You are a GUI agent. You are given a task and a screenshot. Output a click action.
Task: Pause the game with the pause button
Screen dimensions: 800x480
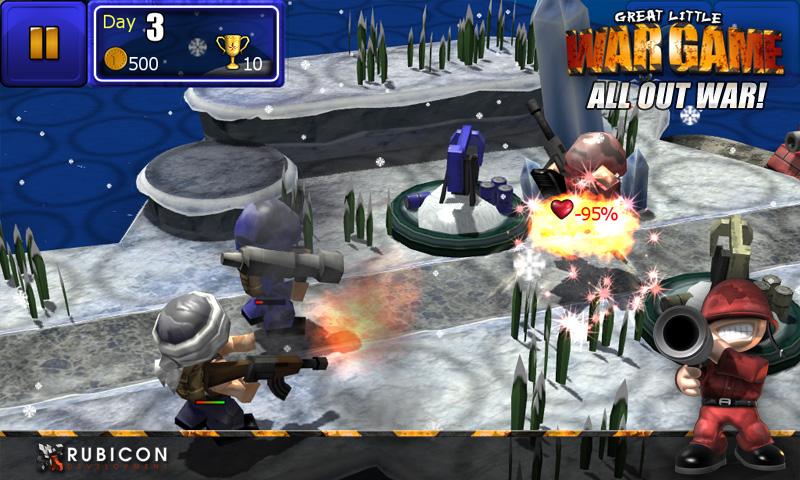click(44, 42)
